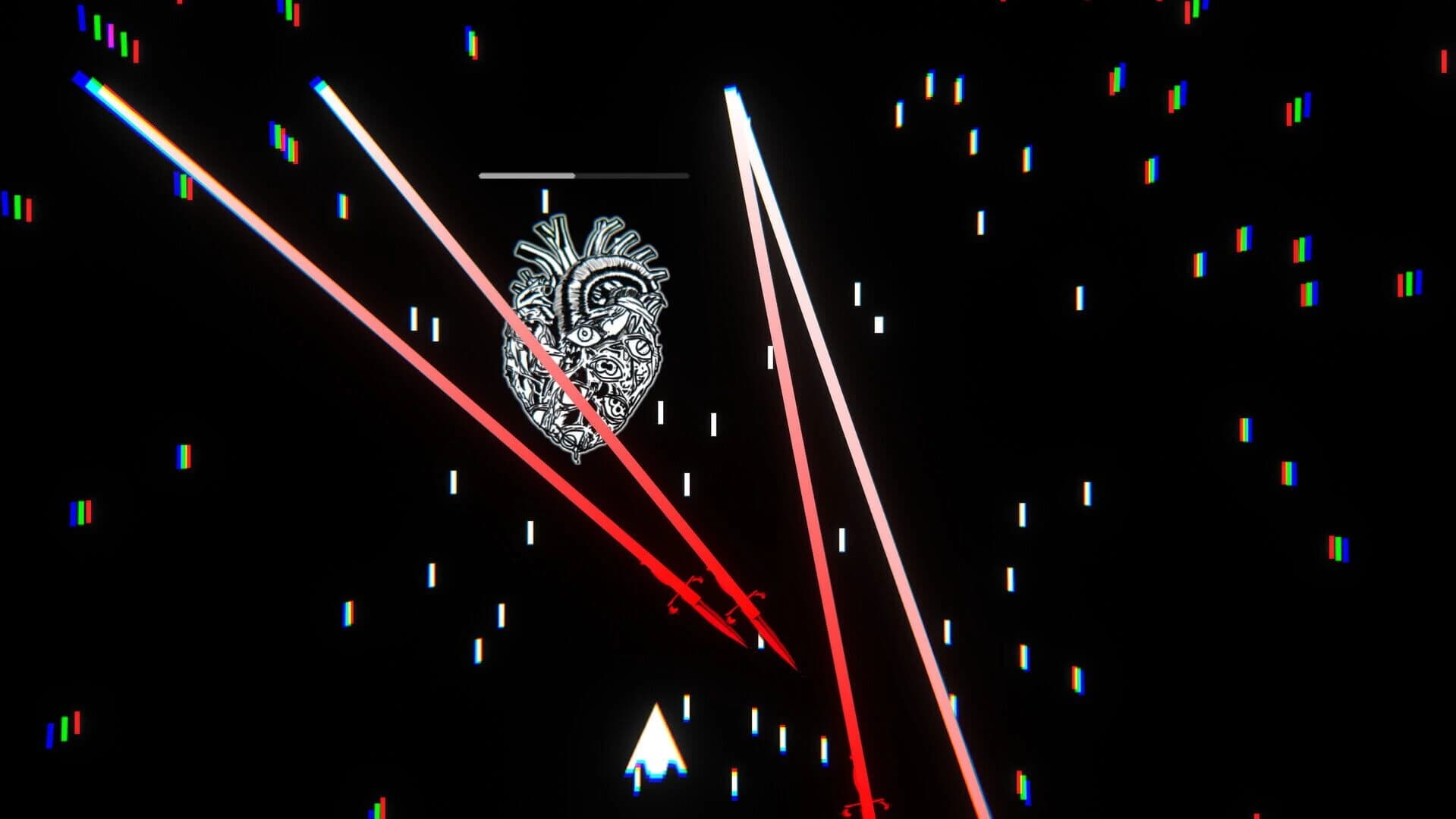Select the white triangular player ship
Image resolution: width=1456 pixels, height=819 pixels.
(656, 747)
